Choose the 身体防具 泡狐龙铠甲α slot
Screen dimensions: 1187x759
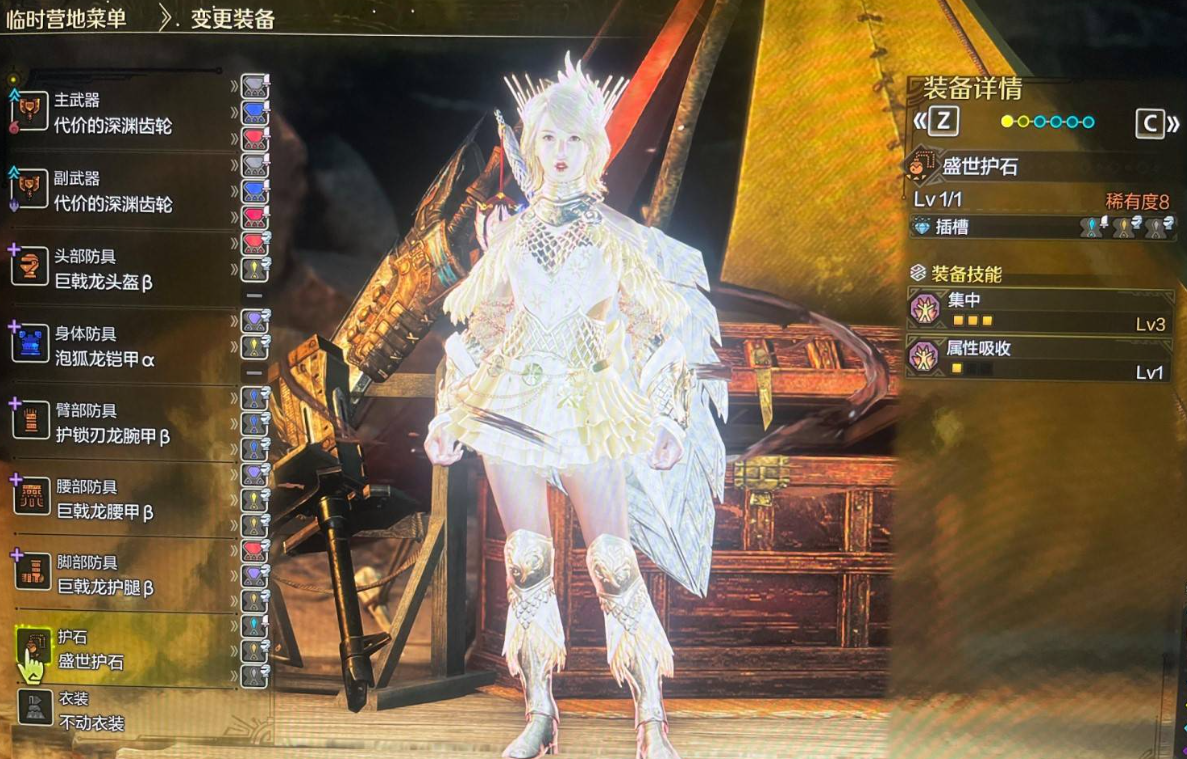pyautogui.click(x=105, y=346)
